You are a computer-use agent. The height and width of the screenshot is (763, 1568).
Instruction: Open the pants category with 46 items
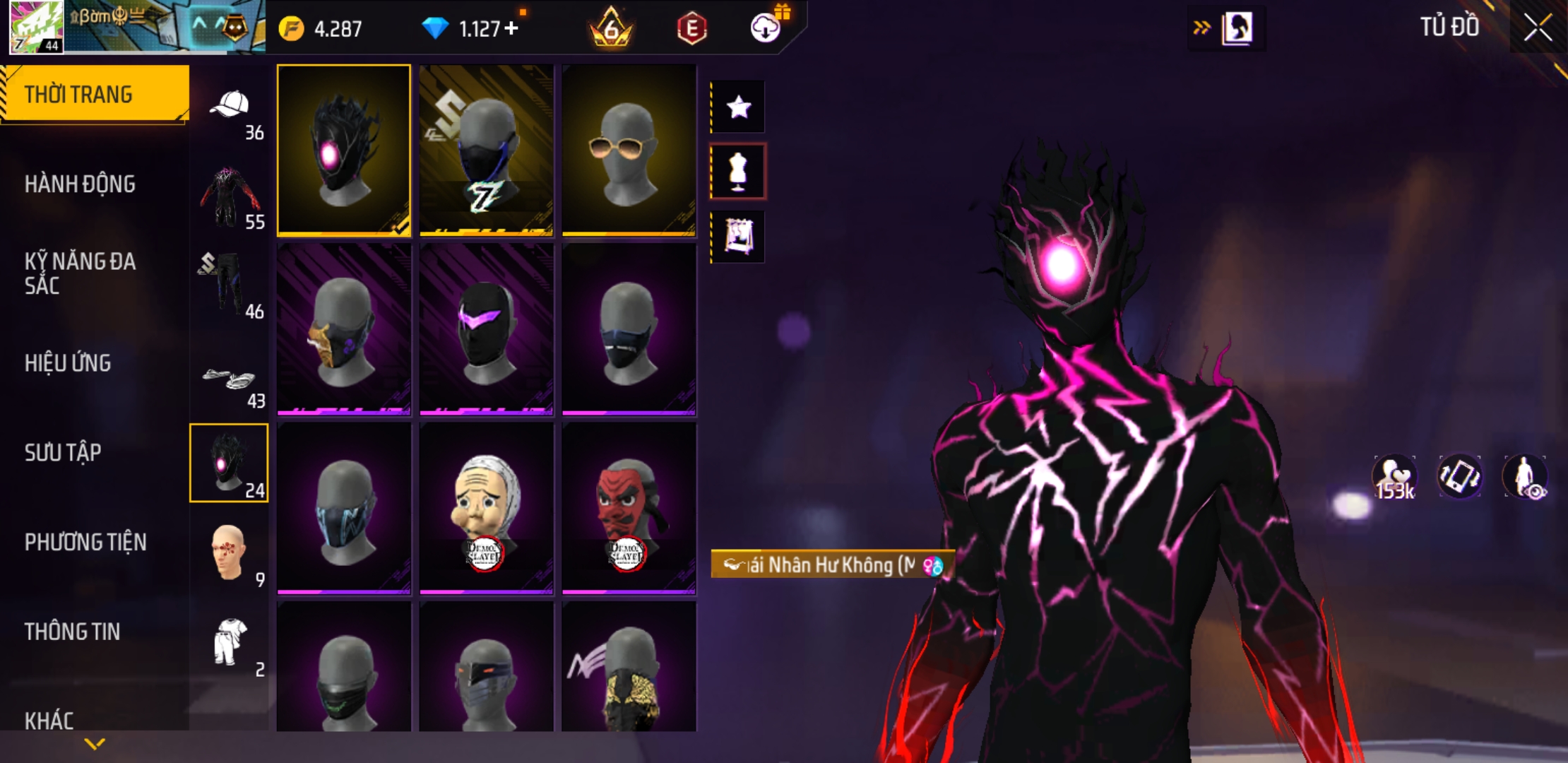[228, 285]
